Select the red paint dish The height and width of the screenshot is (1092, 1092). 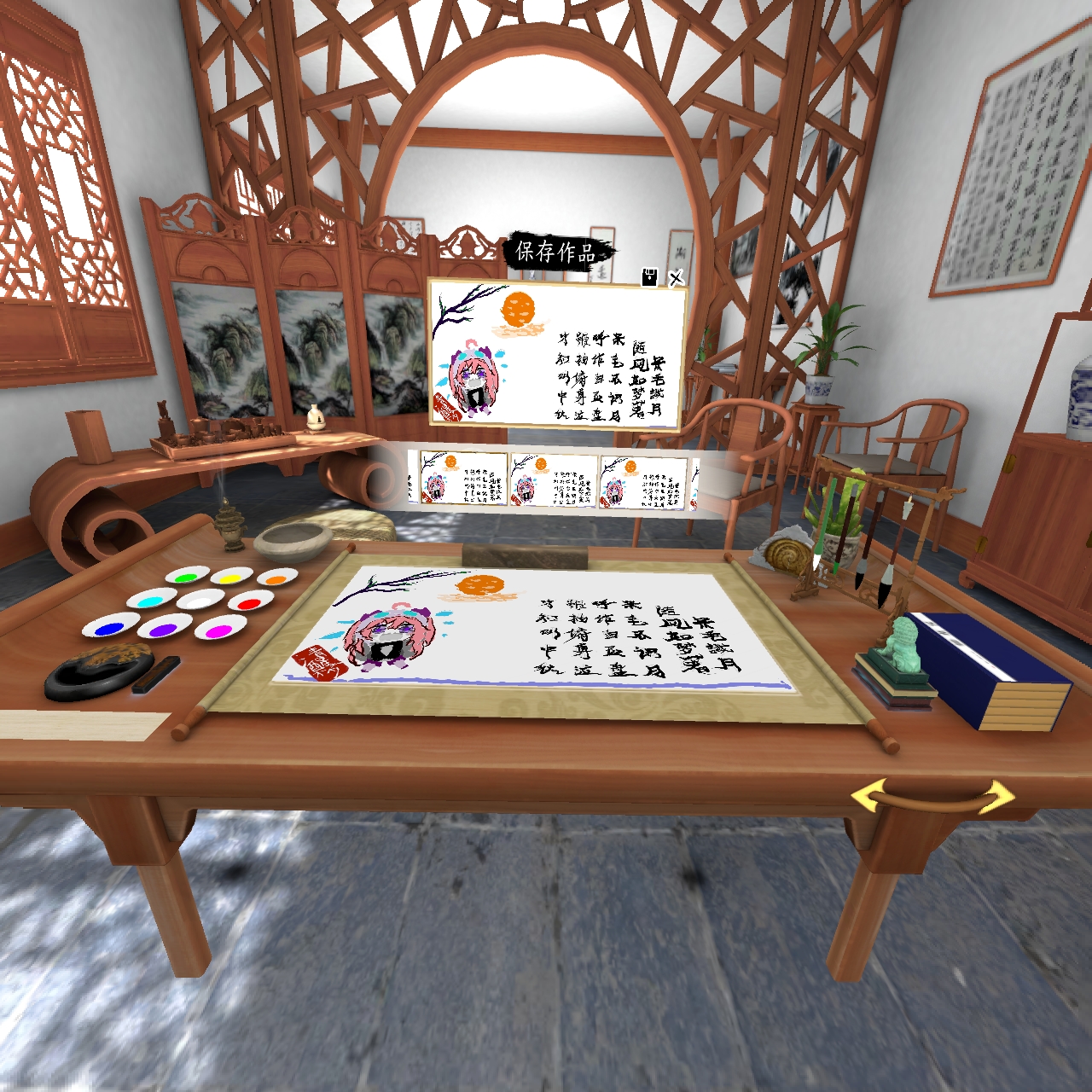click(x=249, y=603)
